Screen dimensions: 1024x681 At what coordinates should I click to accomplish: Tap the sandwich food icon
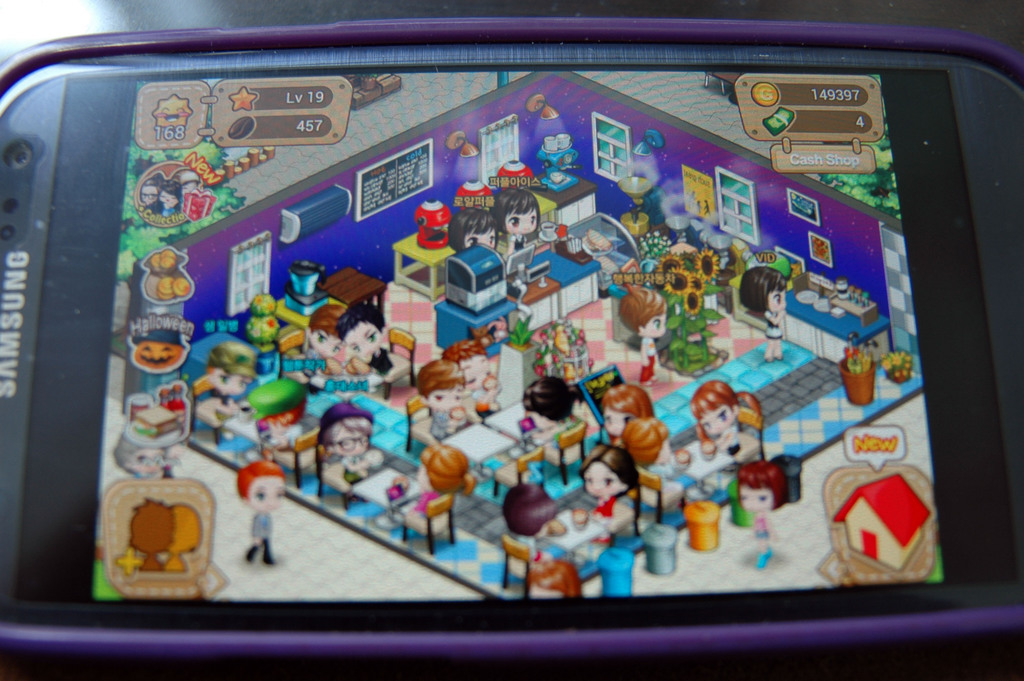155,418
